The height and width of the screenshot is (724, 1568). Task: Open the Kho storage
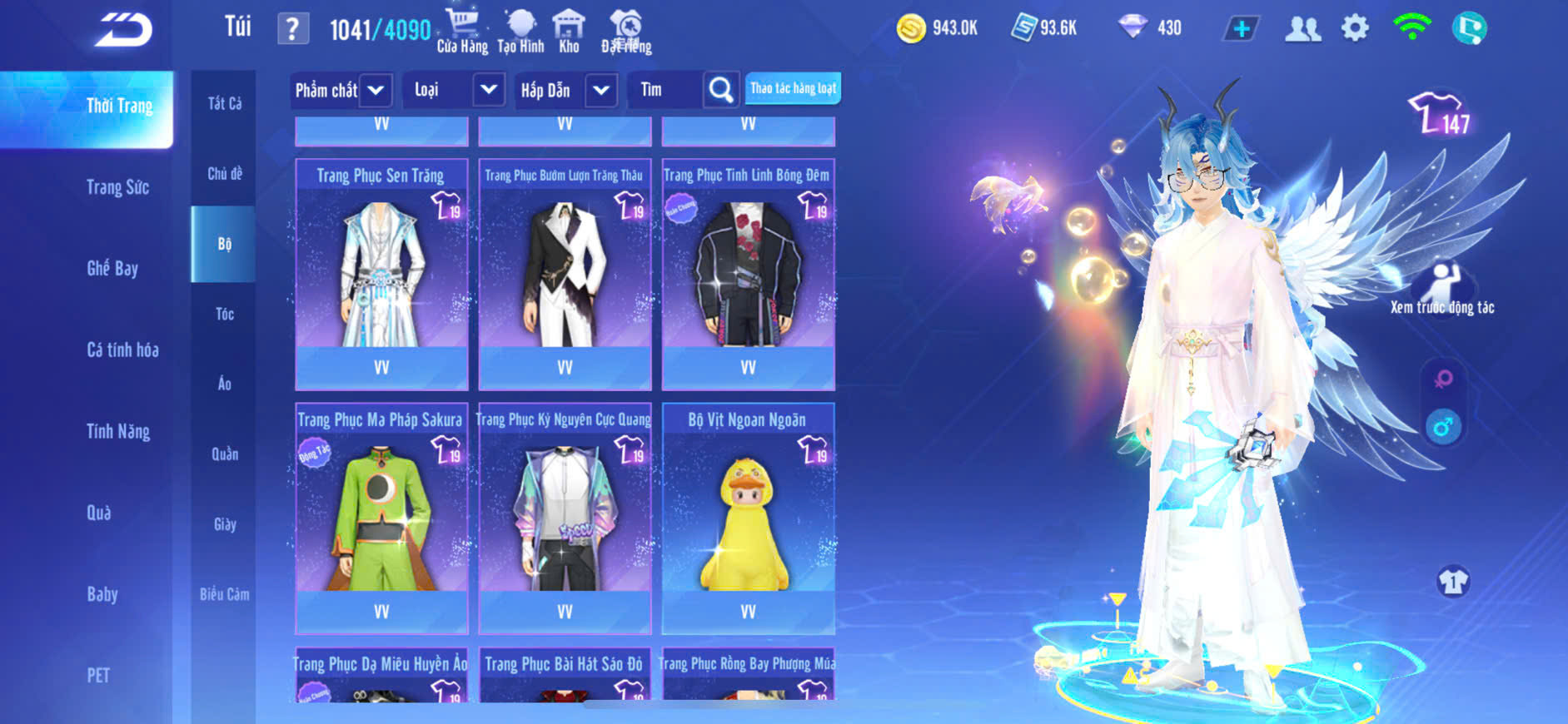coord(569,32)
